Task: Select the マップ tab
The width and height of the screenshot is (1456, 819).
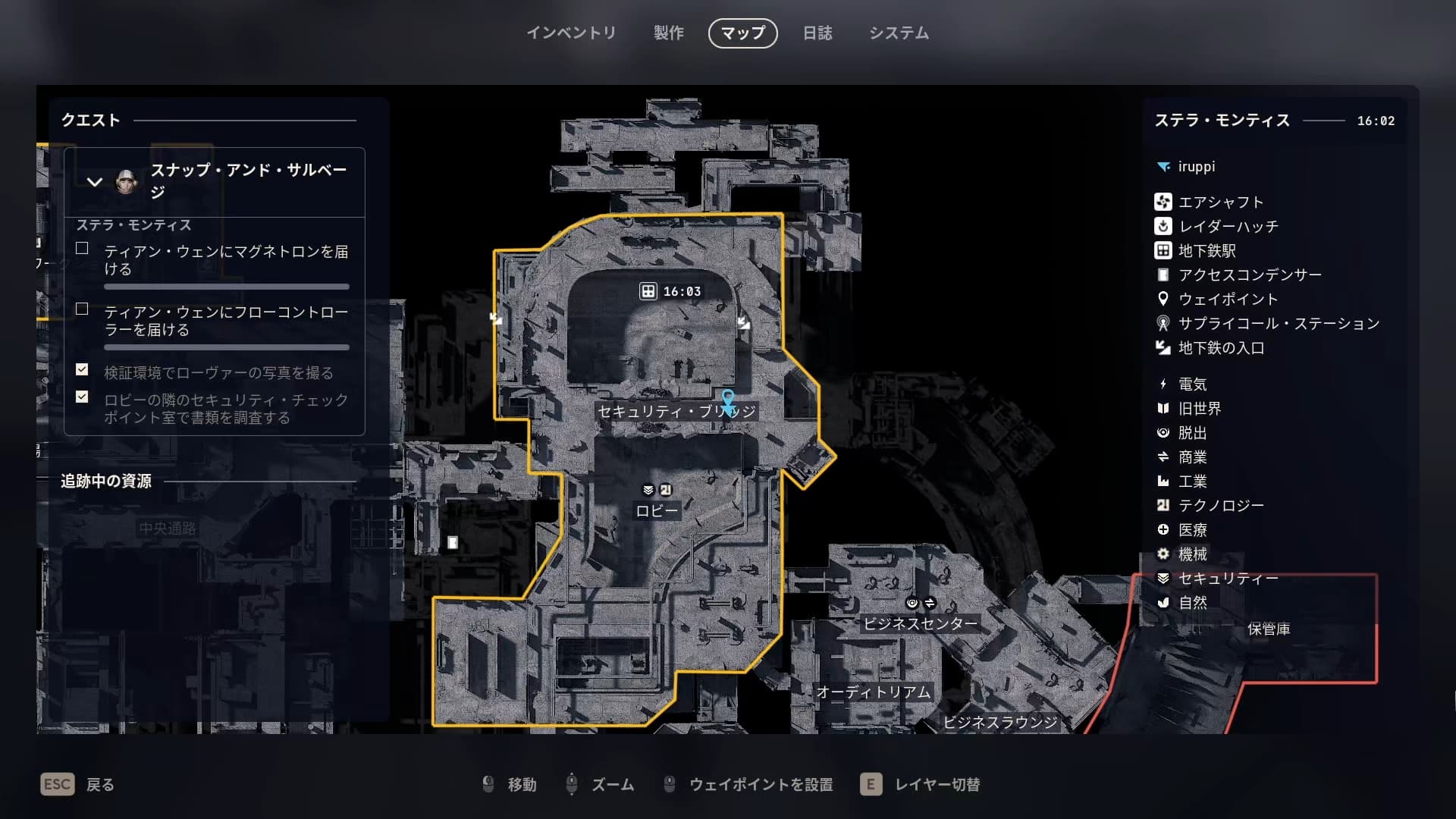Action: tap(742, 33)
